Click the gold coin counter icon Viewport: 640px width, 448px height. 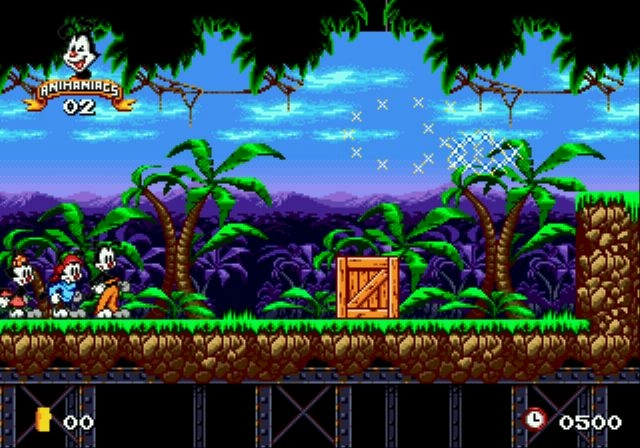[x=42, y=419]
